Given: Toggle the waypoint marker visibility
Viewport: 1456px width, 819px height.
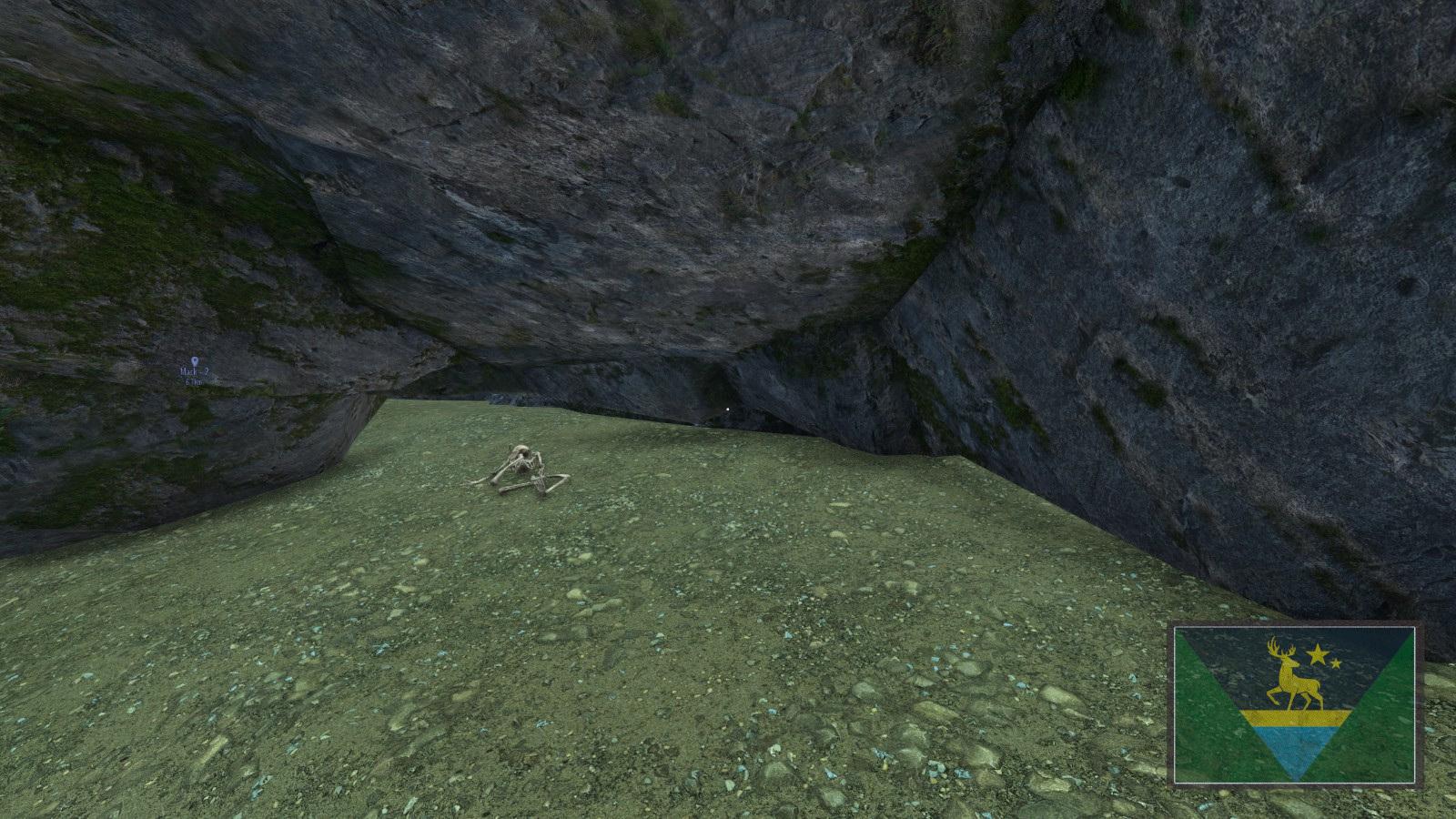Looking at the screenshot, I should [195, 360].
